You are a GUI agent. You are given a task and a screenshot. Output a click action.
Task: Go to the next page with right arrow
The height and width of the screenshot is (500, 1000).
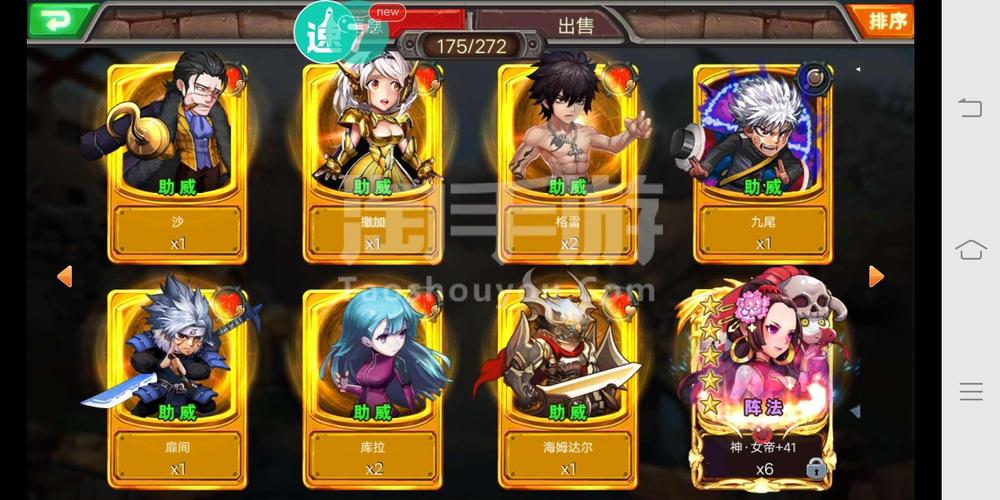point(876,276)
